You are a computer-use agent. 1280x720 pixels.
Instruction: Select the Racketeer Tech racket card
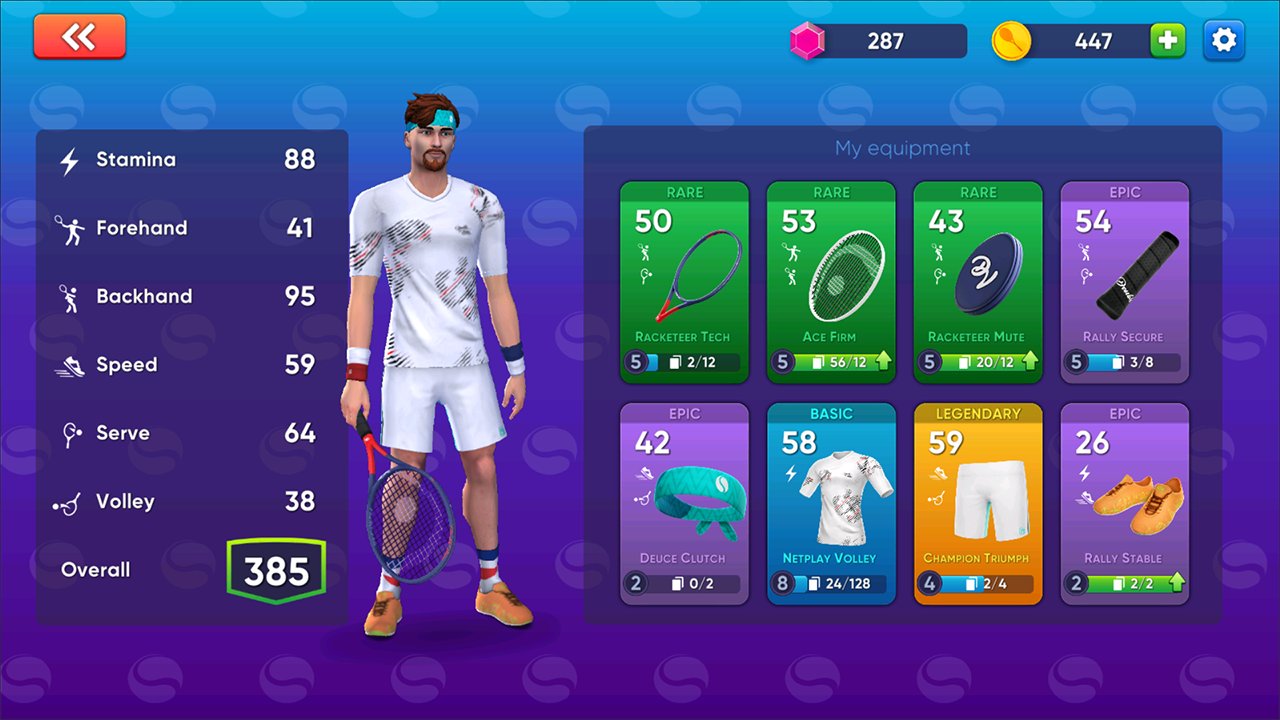click(684, 282)
